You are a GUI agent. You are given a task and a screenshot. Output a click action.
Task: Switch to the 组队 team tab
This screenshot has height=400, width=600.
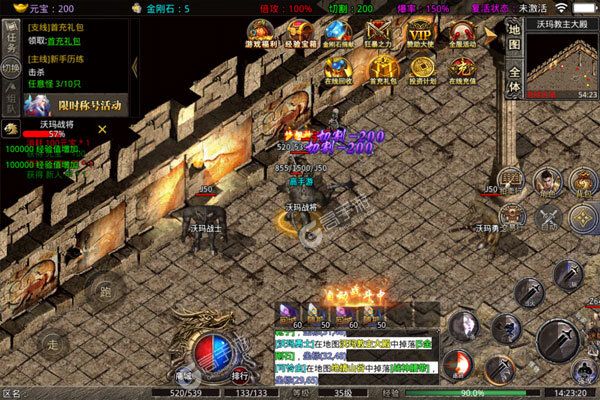tap(10, 101)
